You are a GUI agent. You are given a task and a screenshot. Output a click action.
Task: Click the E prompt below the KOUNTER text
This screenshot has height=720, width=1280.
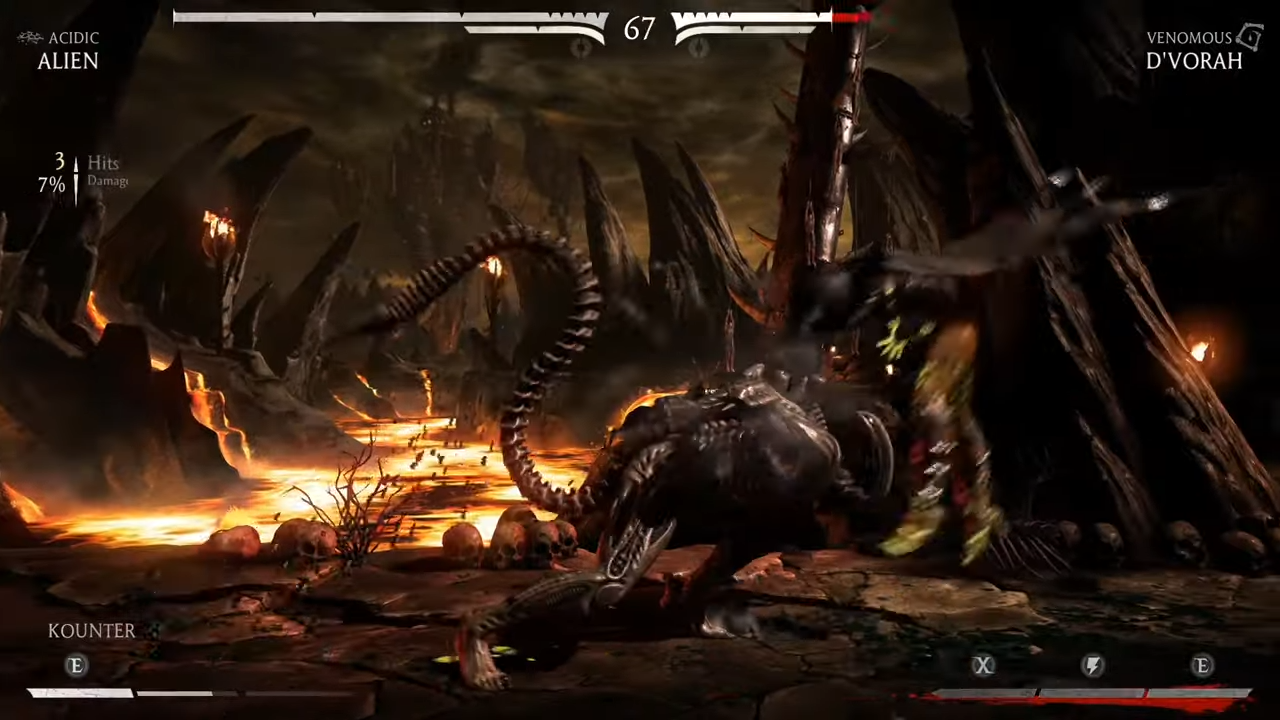[x=75, y=666]
